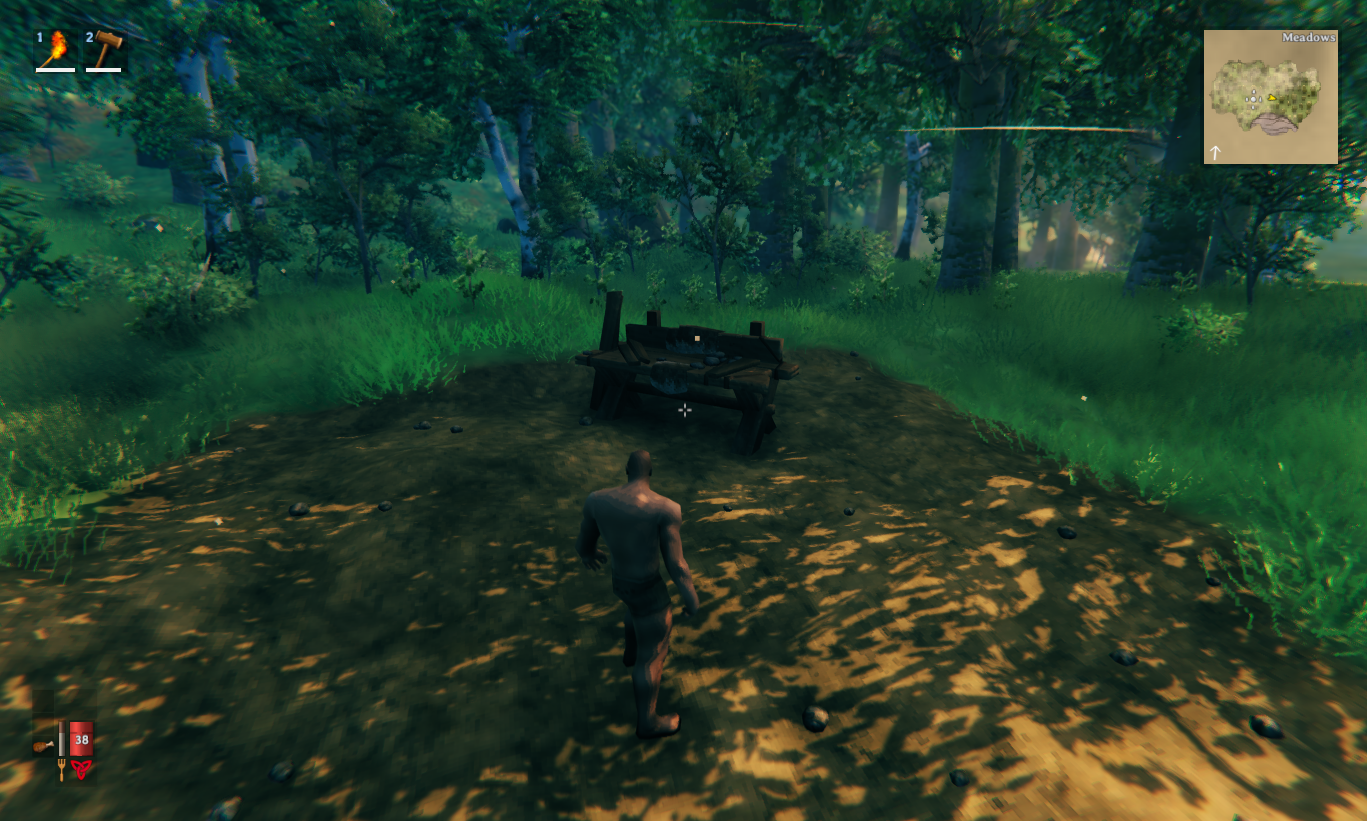This screenshot has height=821, width=1367.
Task: Open the Meadows minimap
Action: tap(1270, 97)
